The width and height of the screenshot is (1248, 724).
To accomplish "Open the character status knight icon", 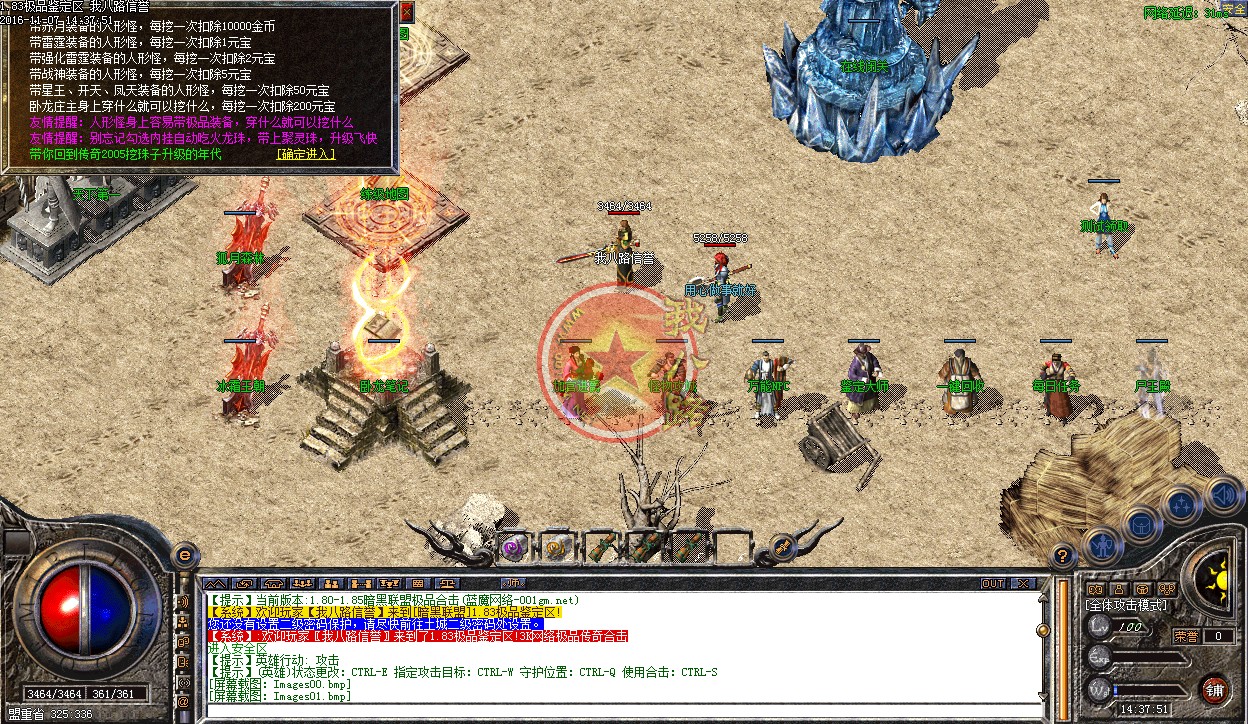I will 1101,546.
